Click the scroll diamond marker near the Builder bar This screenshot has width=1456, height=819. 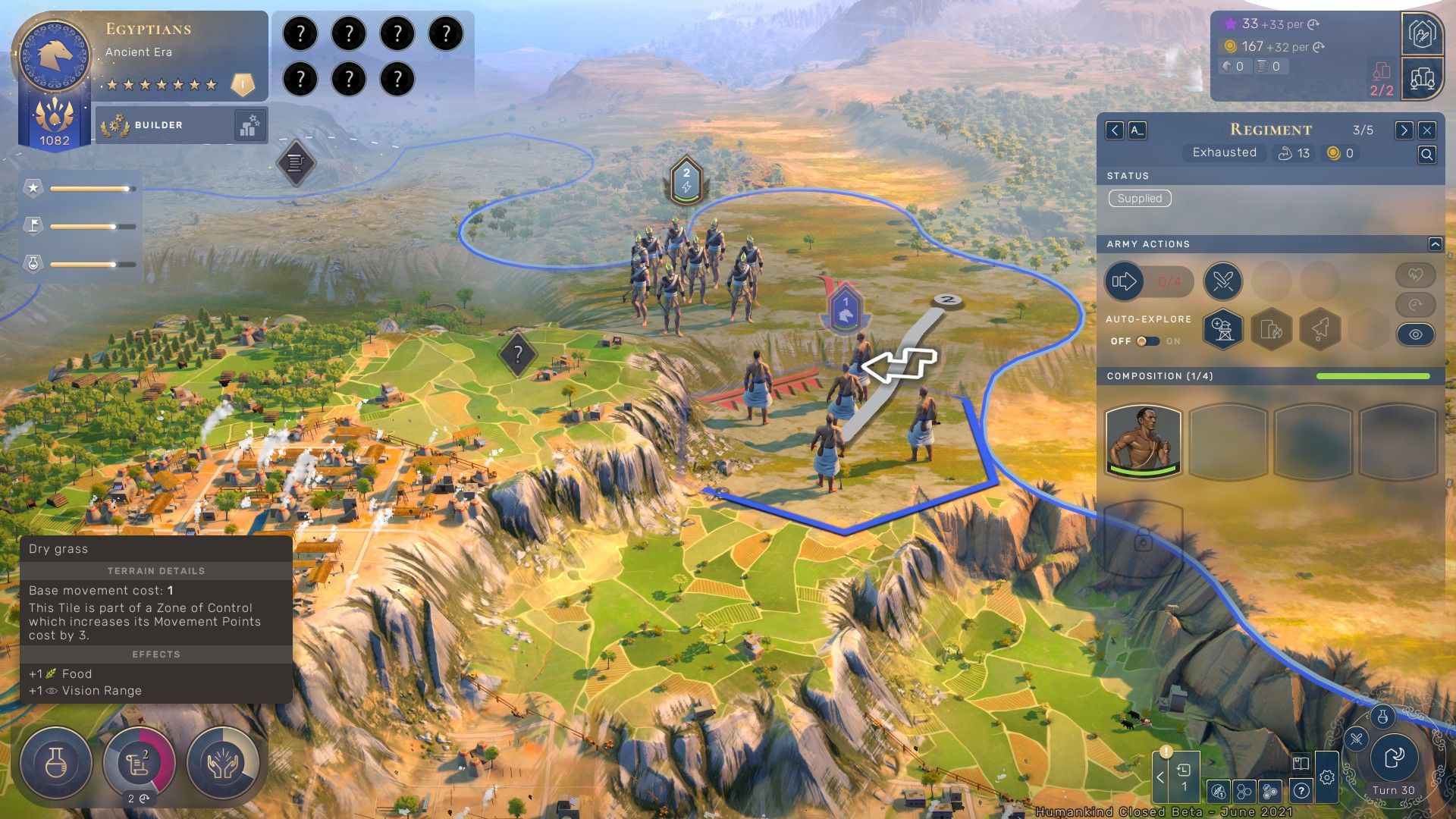(296, 162)
